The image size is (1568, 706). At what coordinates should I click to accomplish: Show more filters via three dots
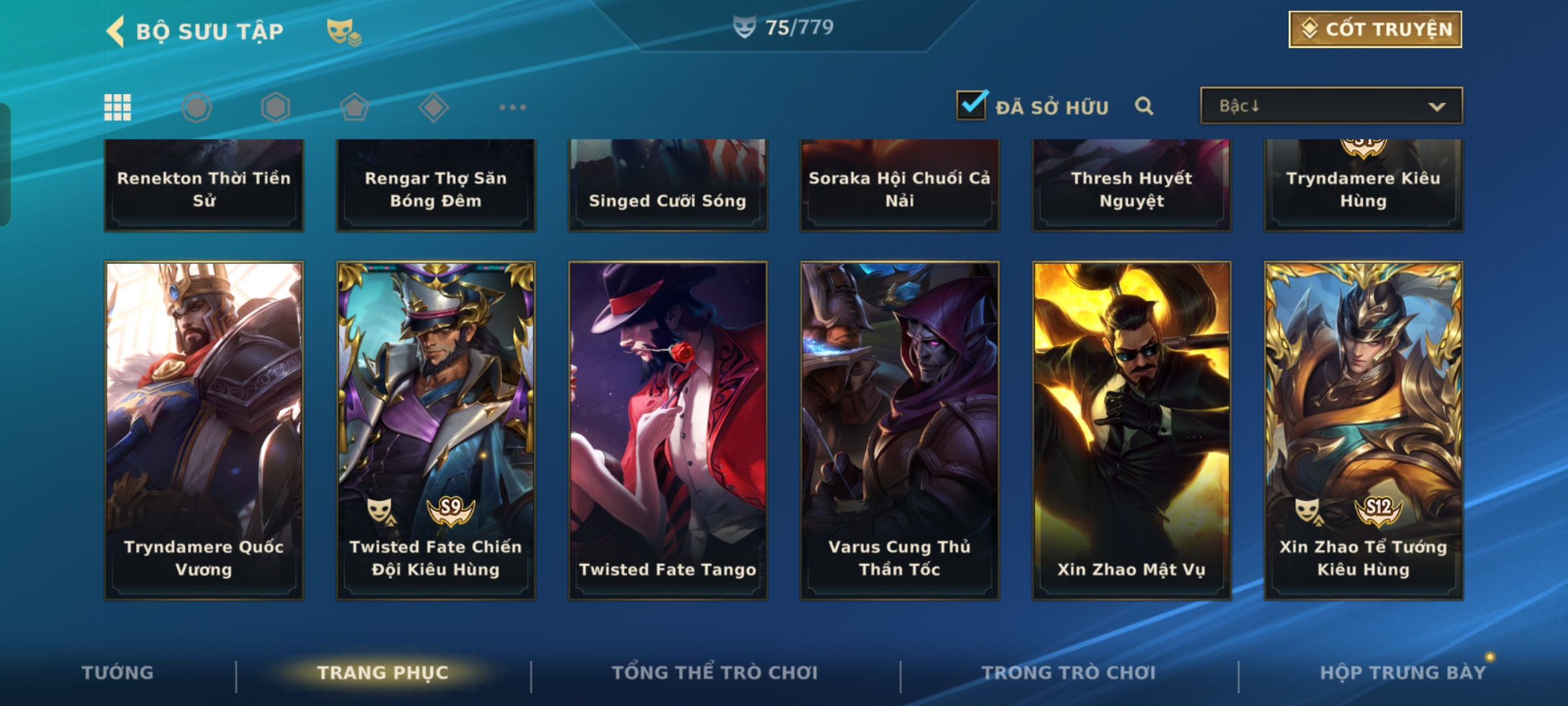click(512, 107)
